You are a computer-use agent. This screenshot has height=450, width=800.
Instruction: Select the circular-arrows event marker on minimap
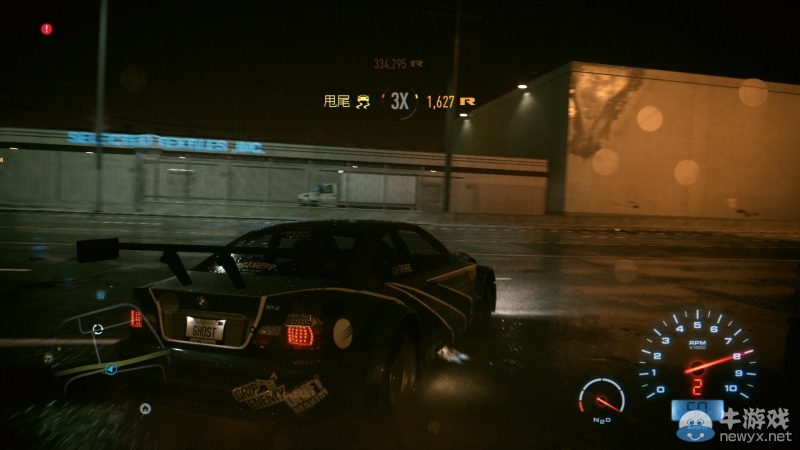(x=97, y=328)
